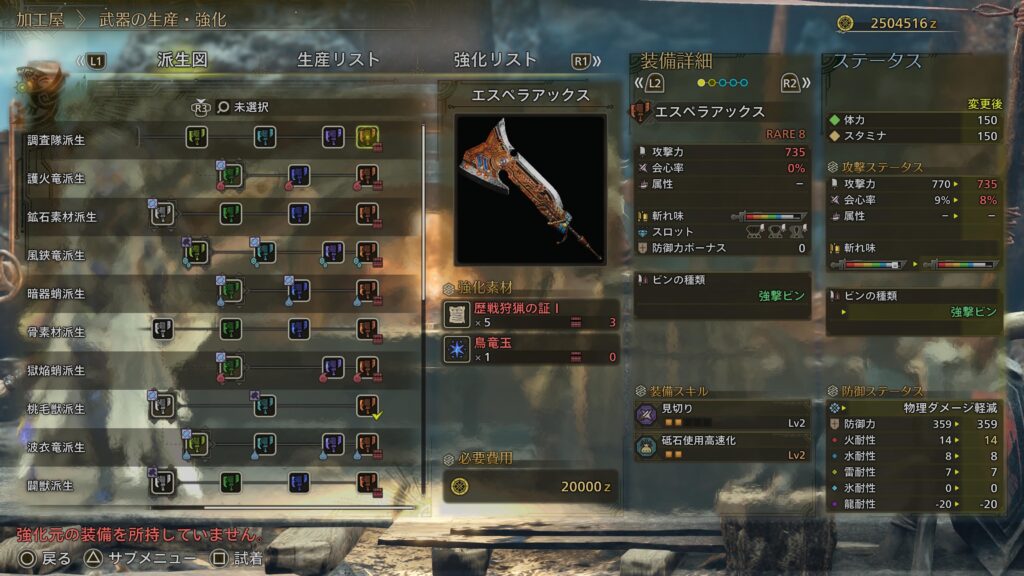Select the 波衣竜派生 tree row
Viewport: 1024px width, 576px height.
pyautogui.click(x=56, y=447)
